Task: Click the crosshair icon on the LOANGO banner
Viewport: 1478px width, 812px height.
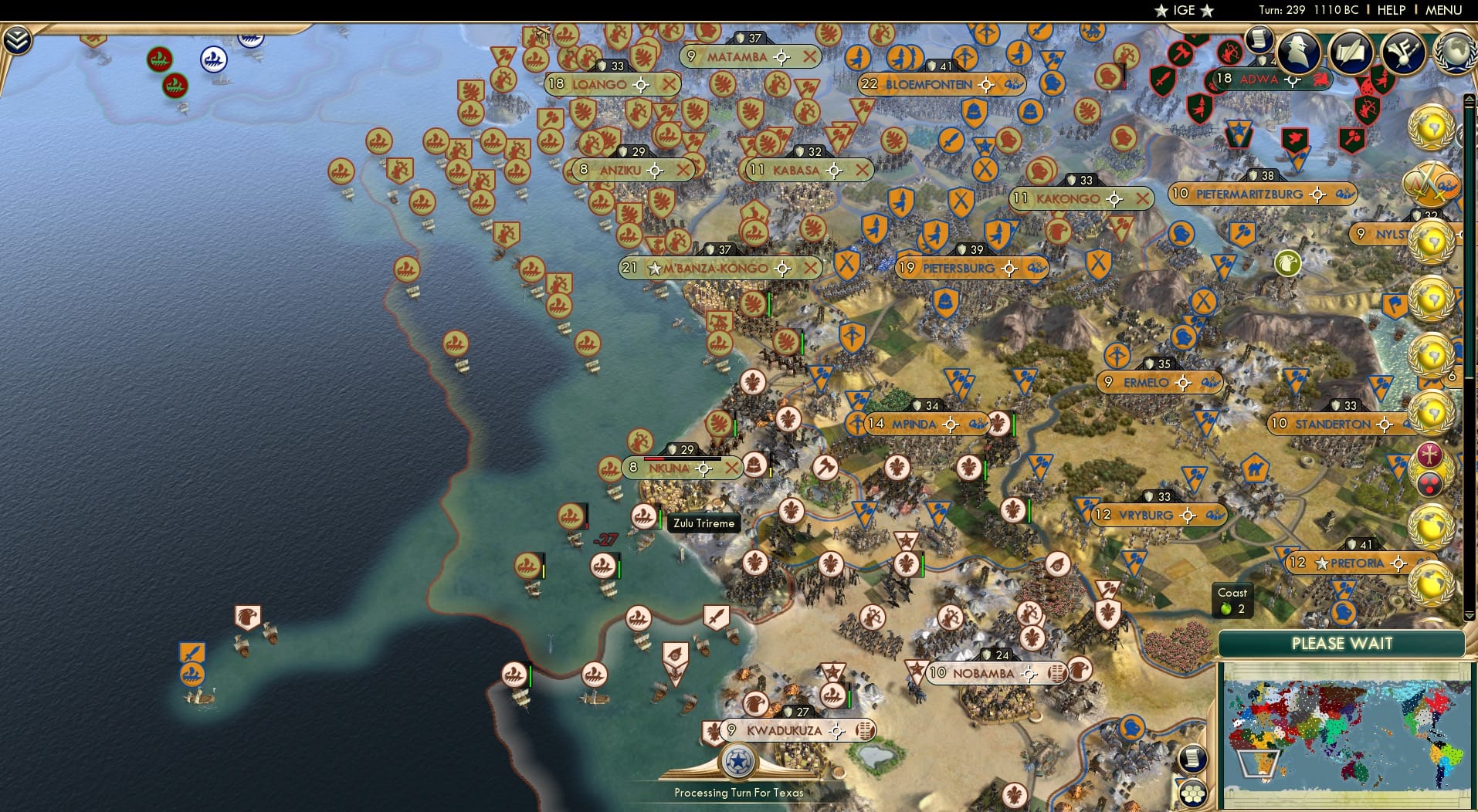Action: 639,85
